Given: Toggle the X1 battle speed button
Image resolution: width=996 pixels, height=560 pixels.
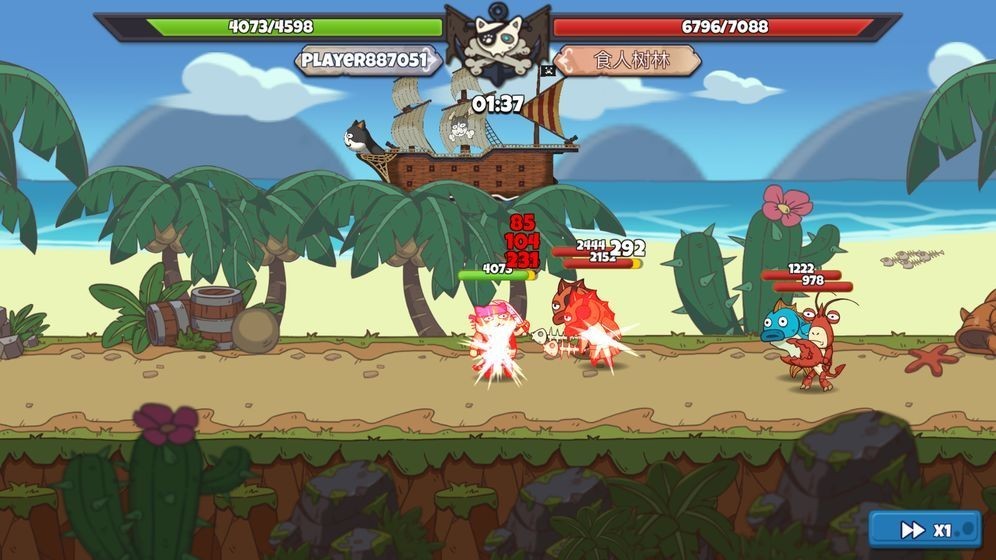Looking at the screenshot, I should pos(925,530).
